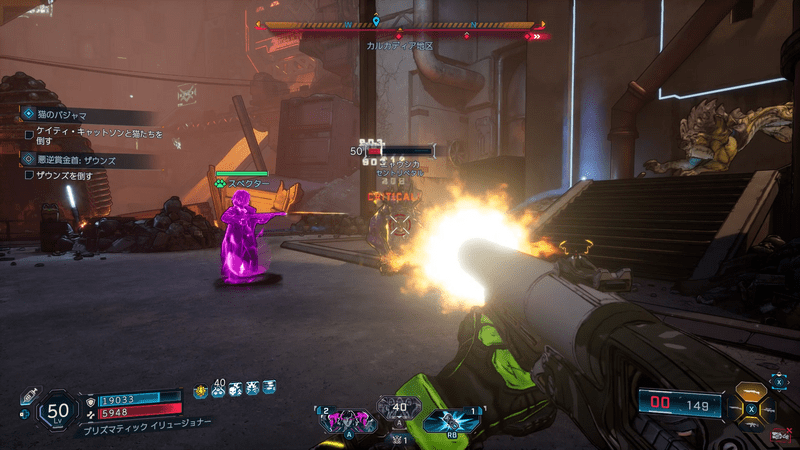Tick the ケイティ・キャットソン objective checkbox

click(x=29, y=133)
